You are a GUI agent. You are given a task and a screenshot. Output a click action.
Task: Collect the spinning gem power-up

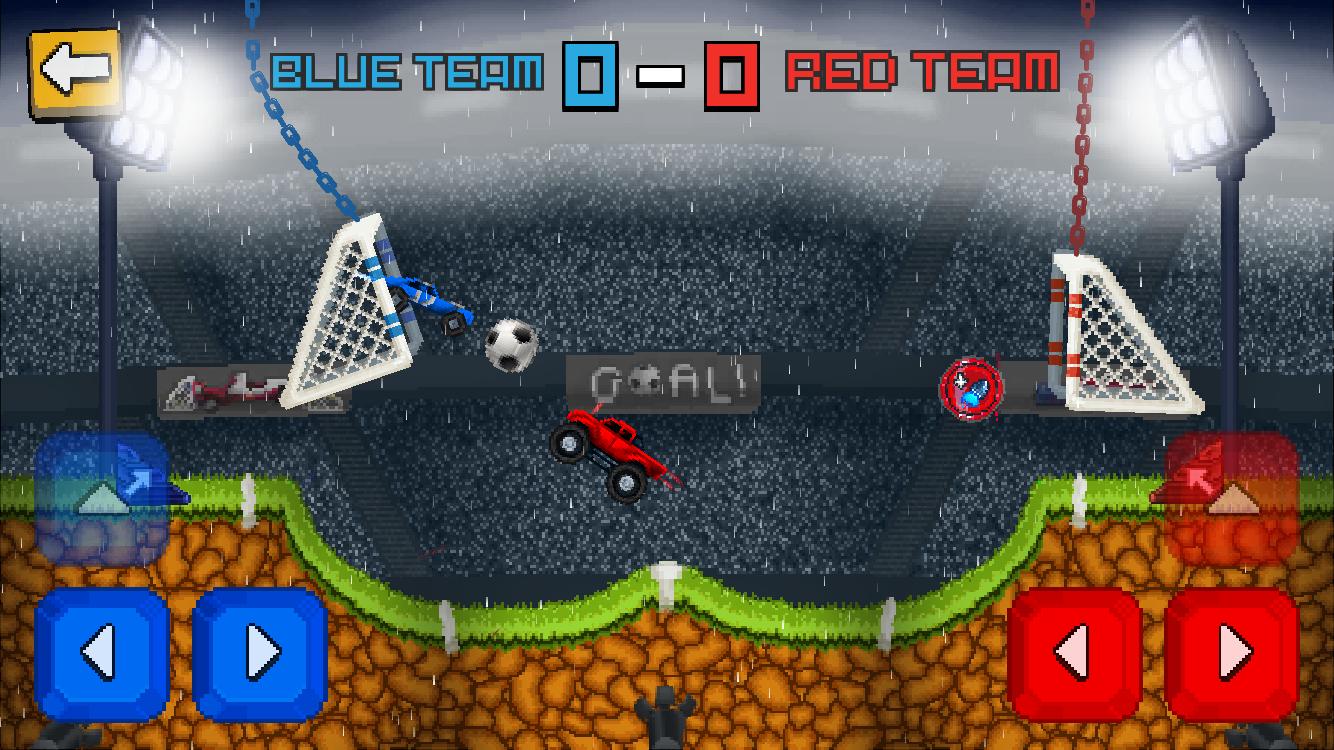pos(972,388)
